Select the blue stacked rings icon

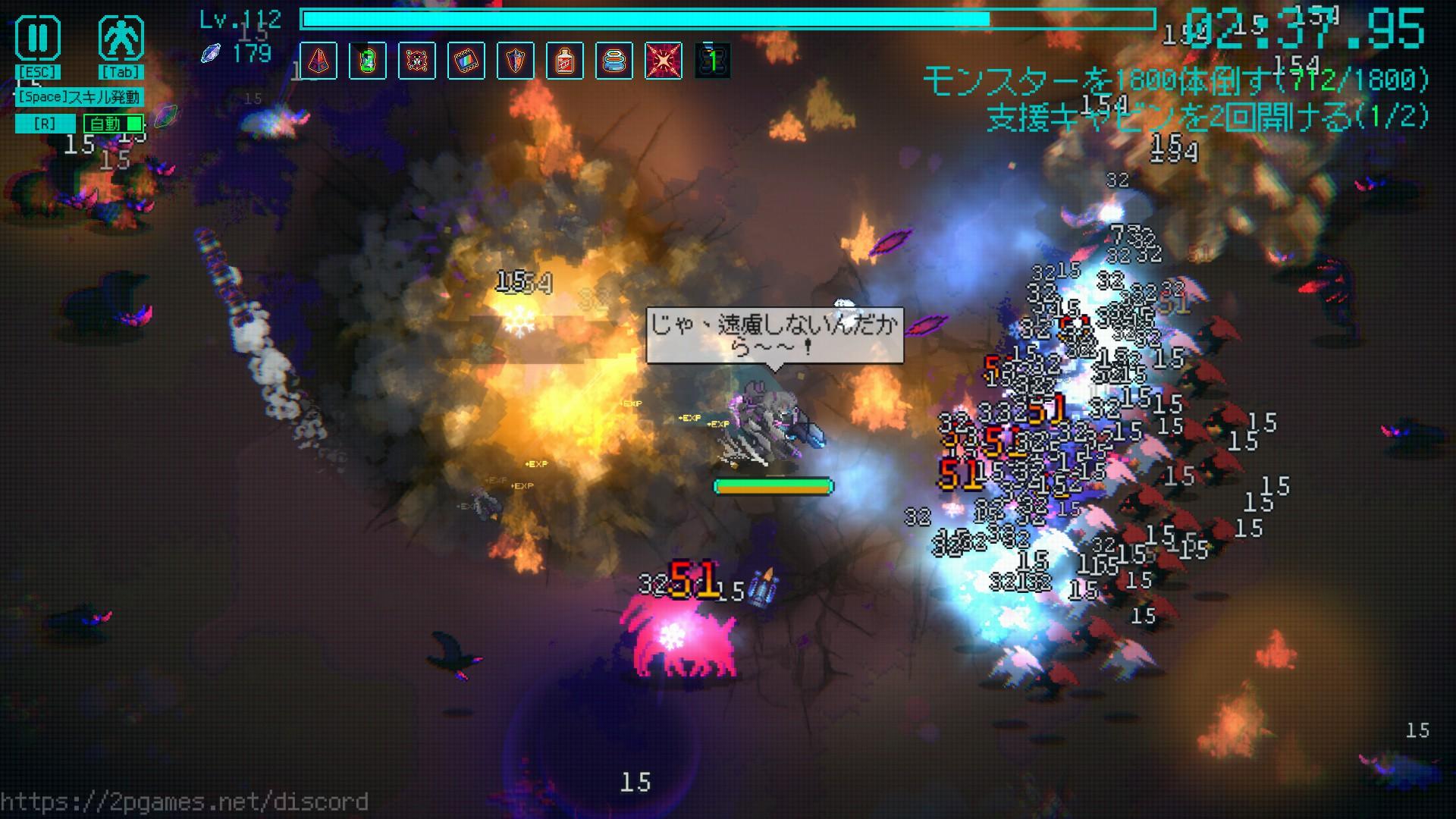pos(614,61)
